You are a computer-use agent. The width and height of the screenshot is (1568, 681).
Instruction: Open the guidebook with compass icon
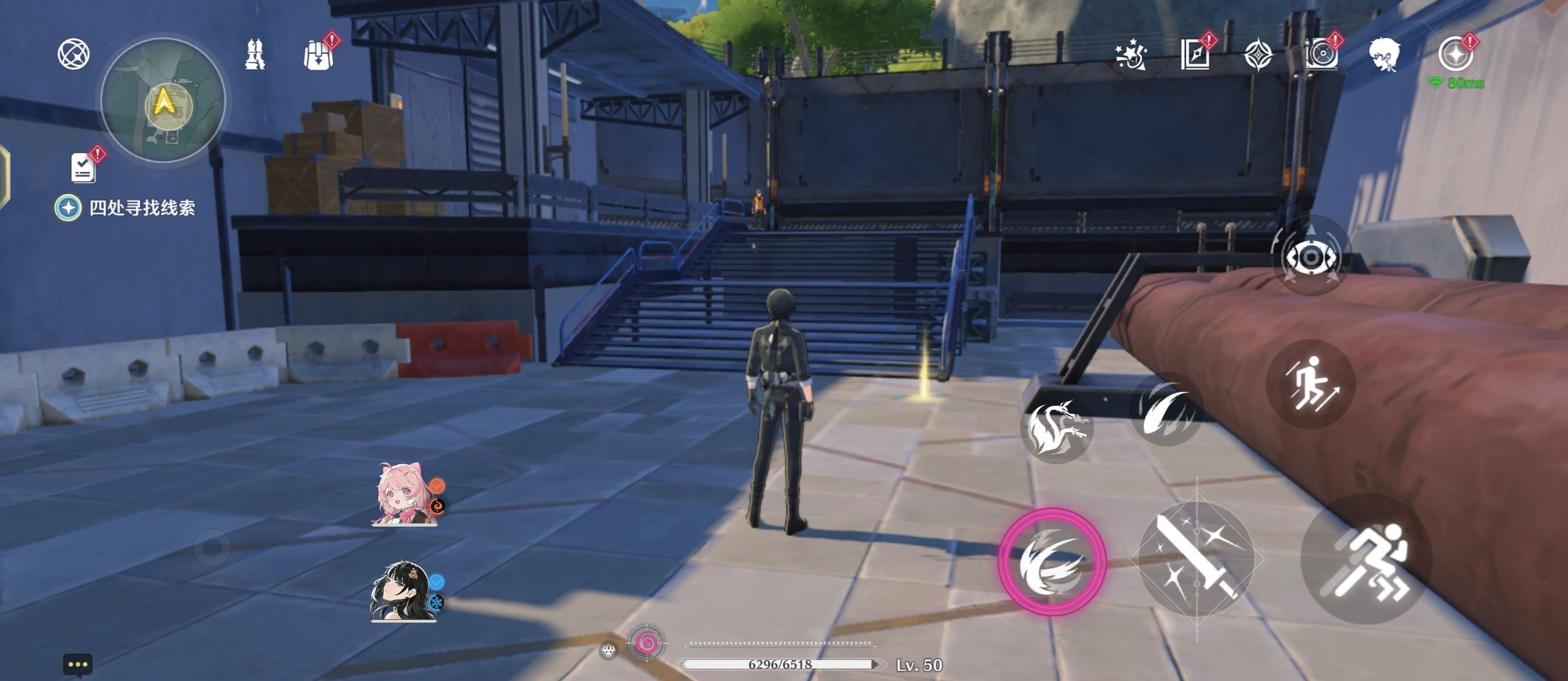click(x=1195, y=54)
